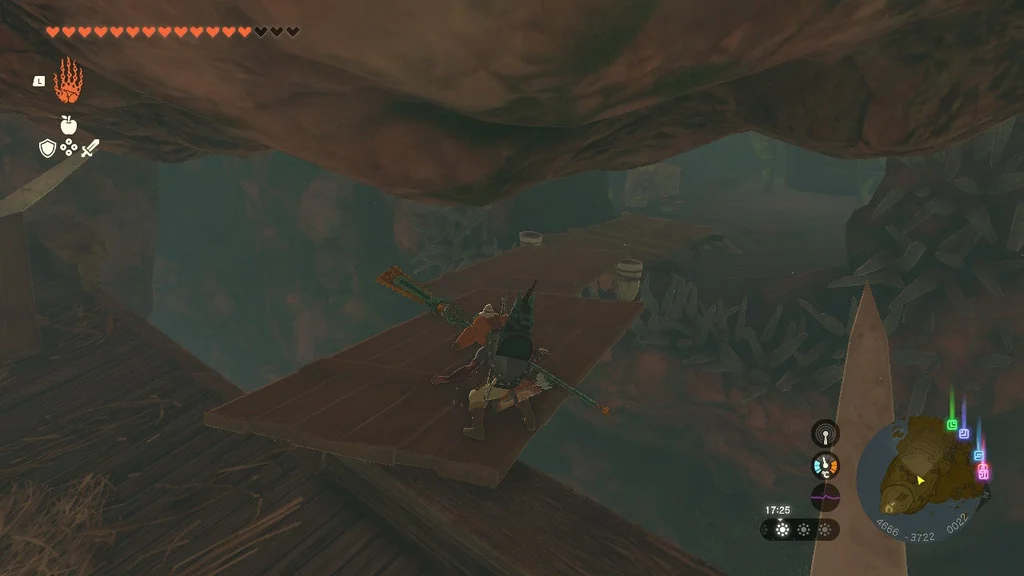This screenshot has height=576, width=1024.
Task: Open the sword weapon quick-select icon
Action: 91,149
